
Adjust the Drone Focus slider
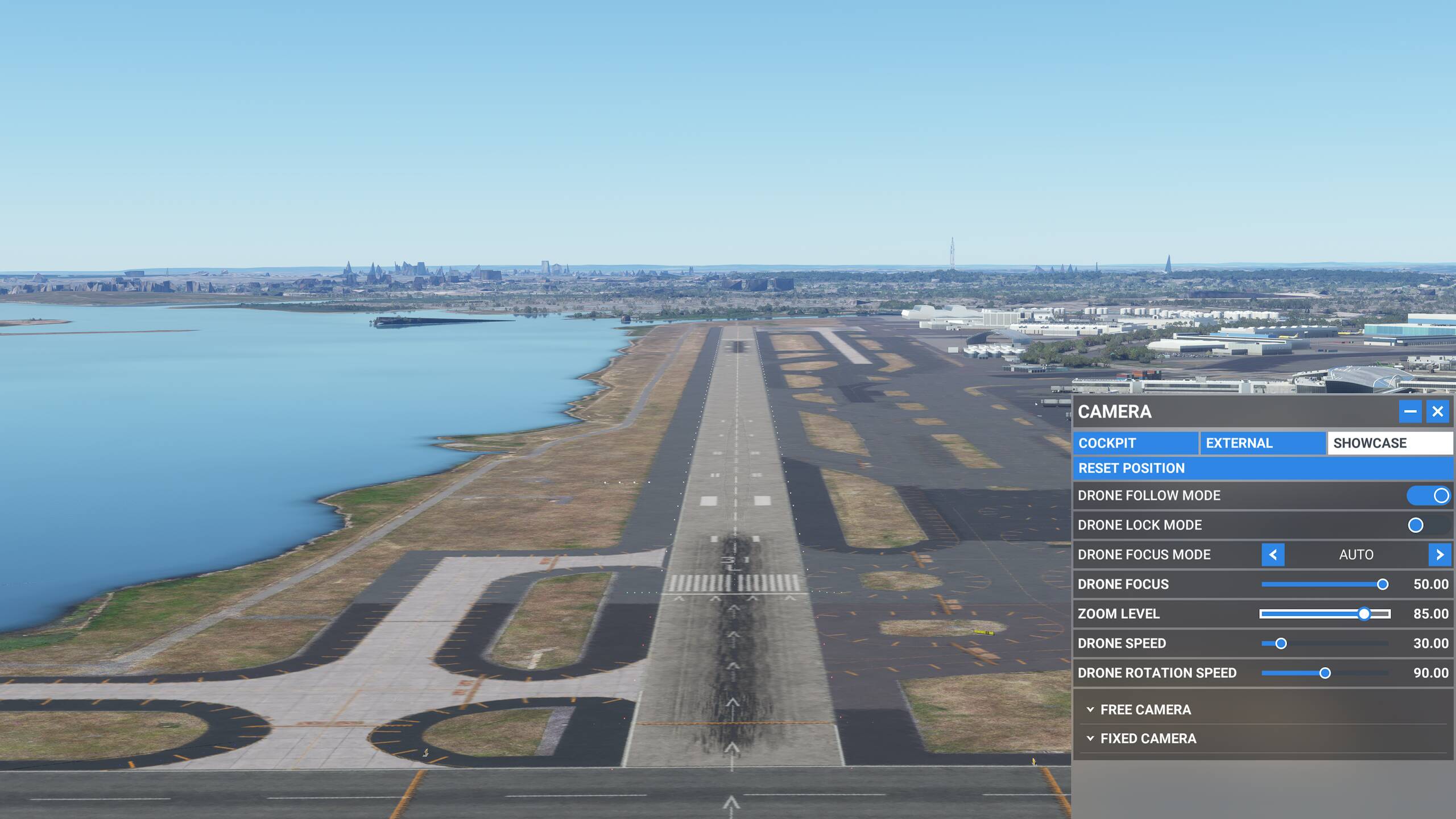[1382, 584]
